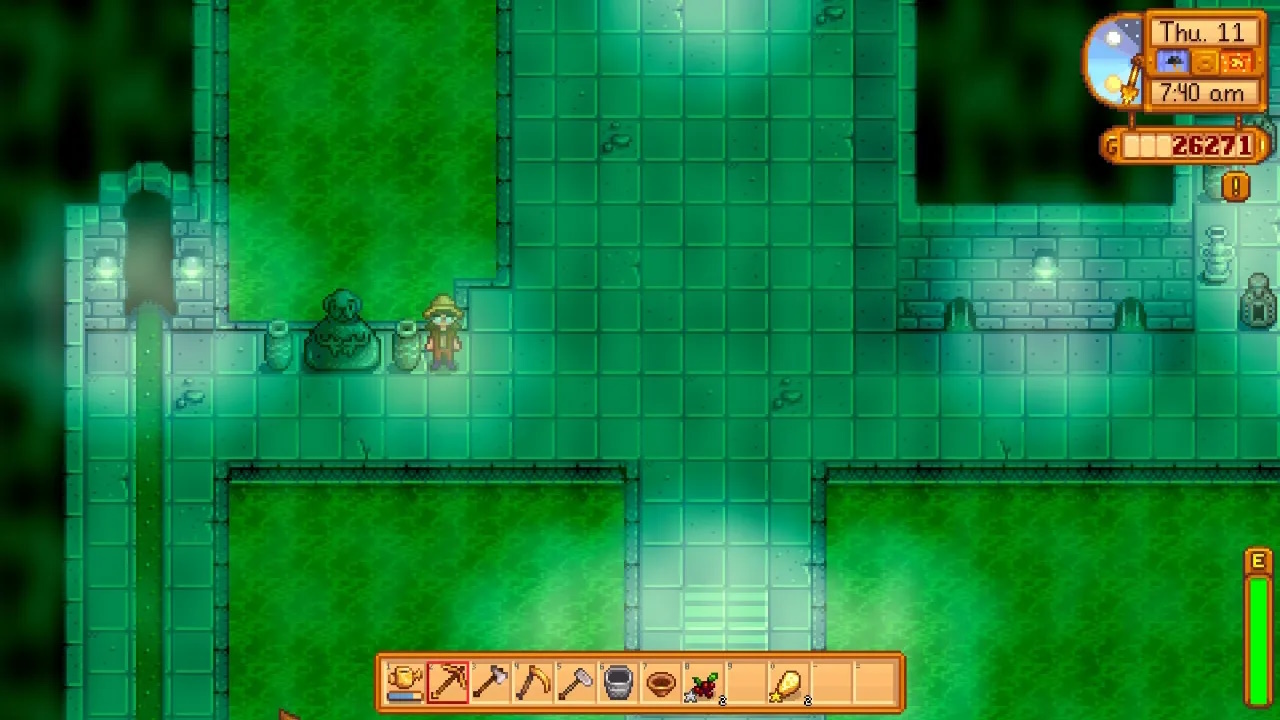
Task: Equip the watering can in slot 1
Action: pyautogui.click(x=404, y=683)
